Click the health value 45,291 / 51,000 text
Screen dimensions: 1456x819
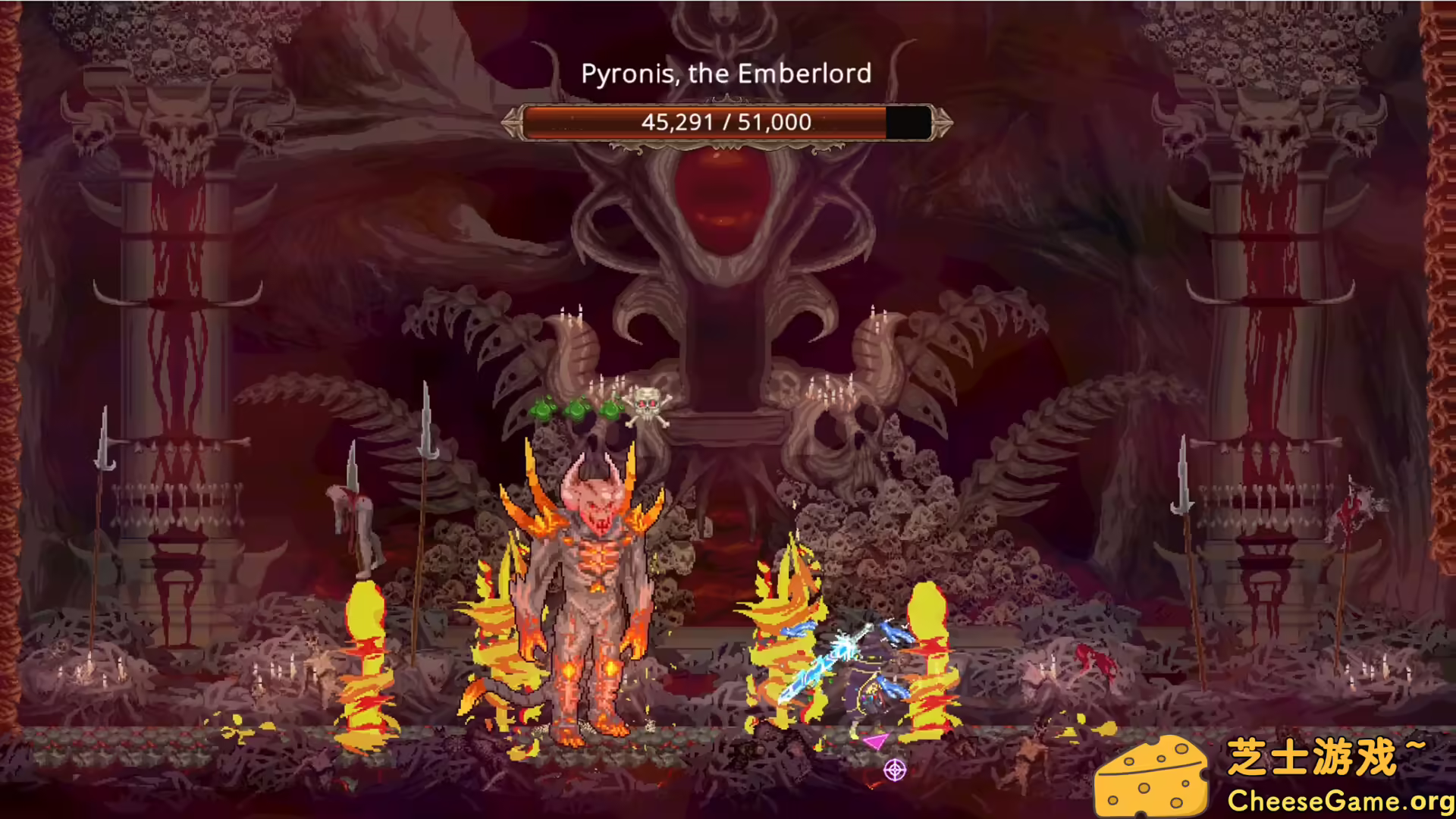(x=726, y=122)
